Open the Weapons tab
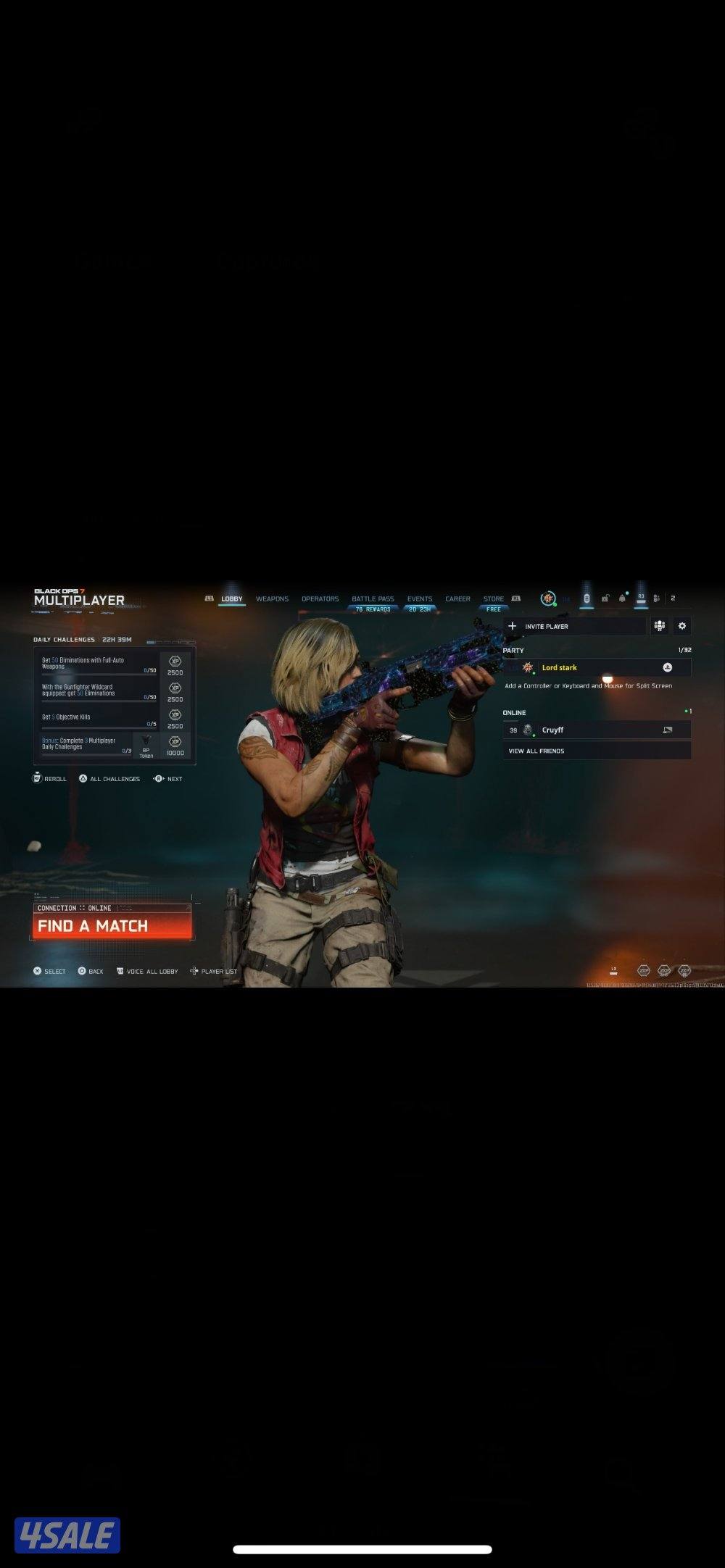725x1568 pixels. tap(272, 599)
